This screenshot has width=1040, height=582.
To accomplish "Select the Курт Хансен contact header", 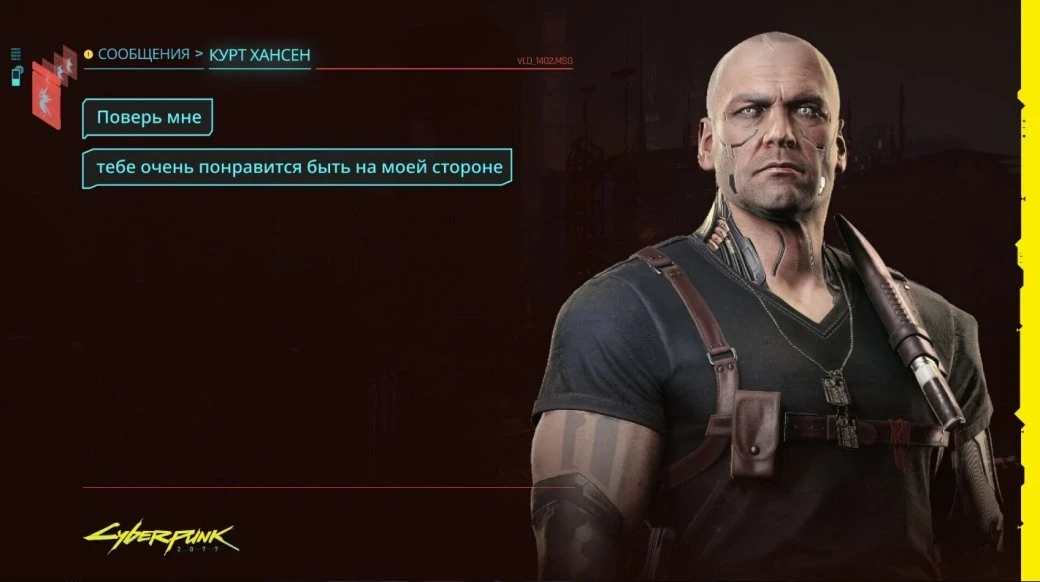I will click(x=259, y=55).
